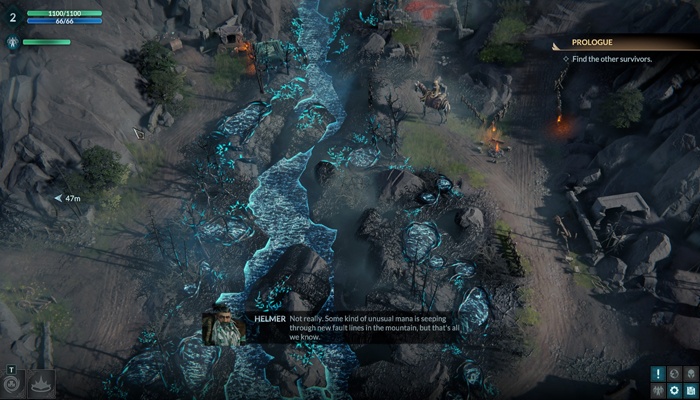Click the floppy disk save icon

pos(691,390)
